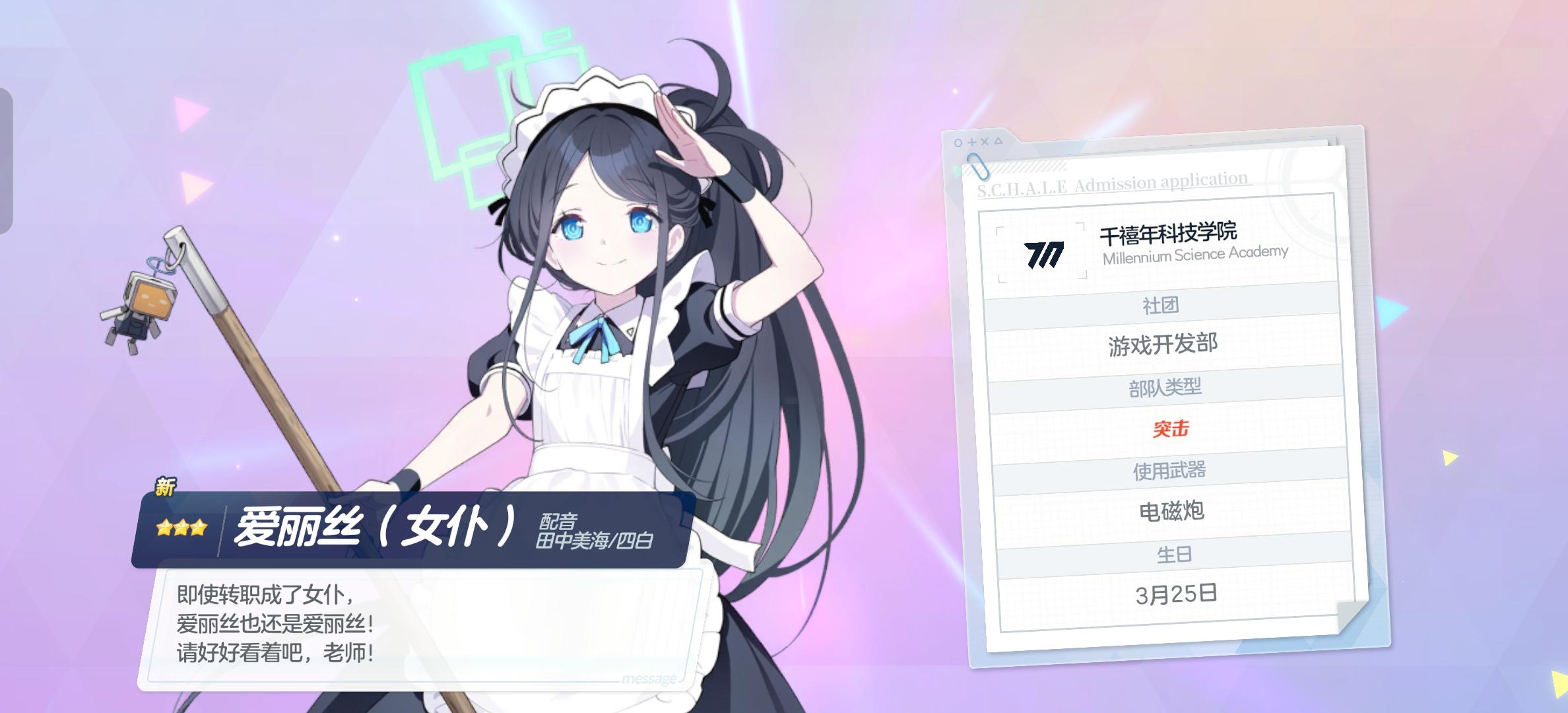Click the circle icon on card header

tap(958, 143)
